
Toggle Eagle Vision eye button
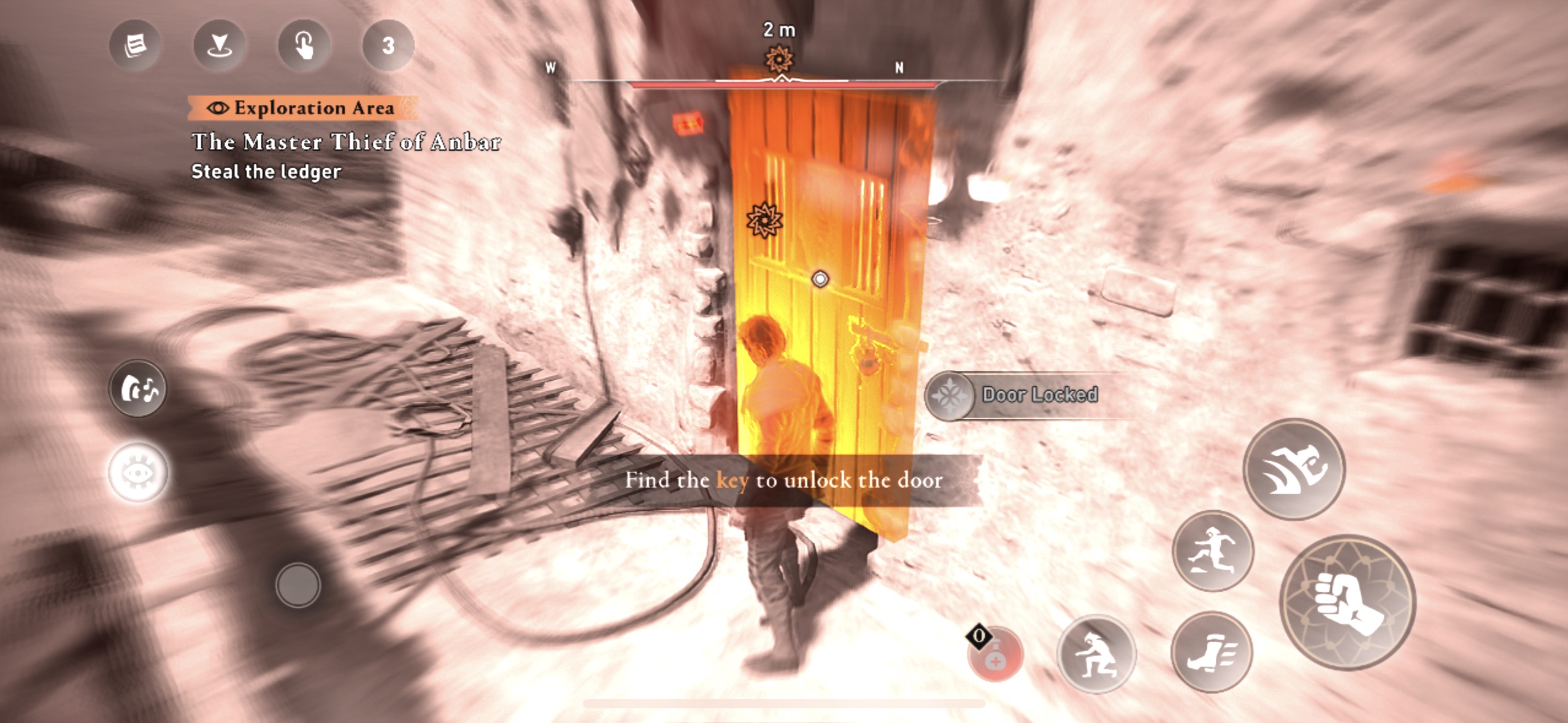pyautogui.click(x=138, y=473)
